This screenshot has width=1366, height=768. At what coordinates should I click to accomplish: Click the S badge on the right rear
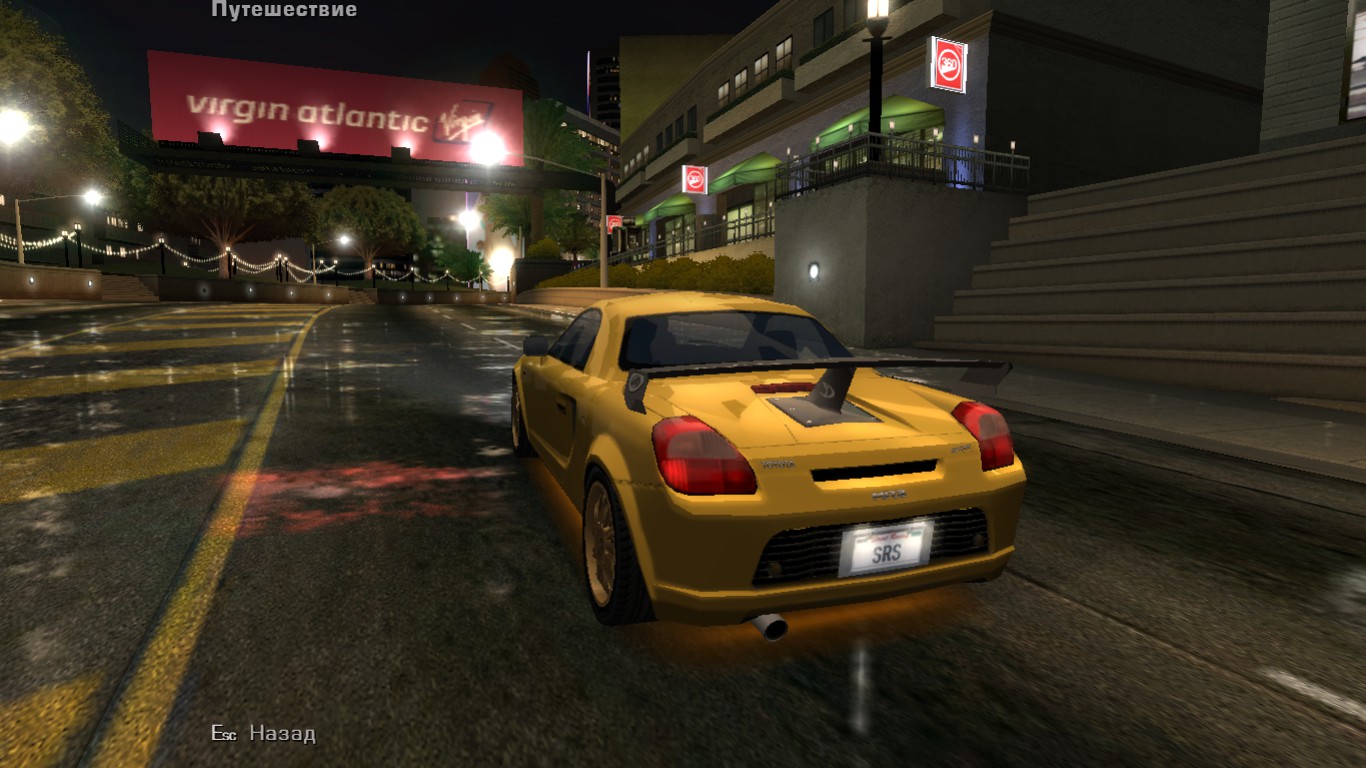pos(960,449)
